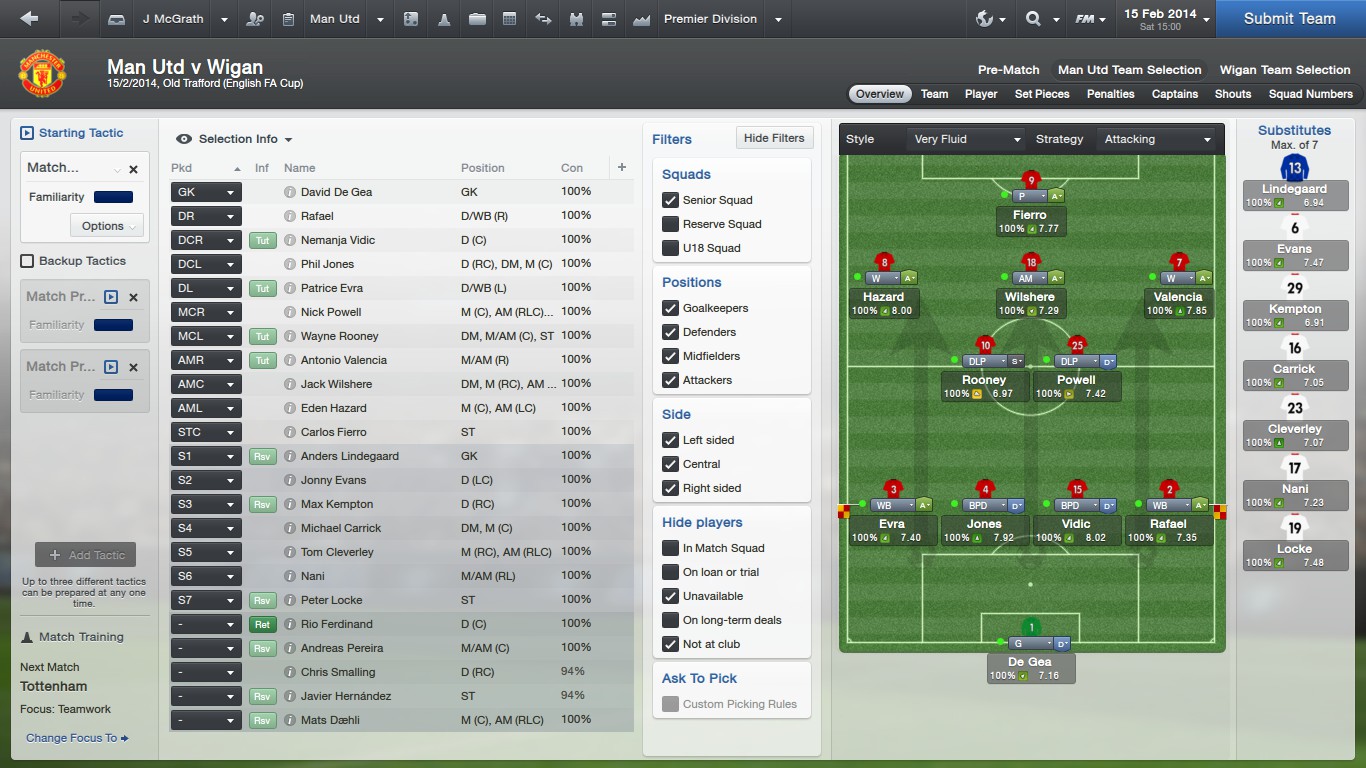Viewport: 1366px width, 768px height.
Task: Enable the U18 Squad filter
Action: pyautogui.click(x=671, y=248)
